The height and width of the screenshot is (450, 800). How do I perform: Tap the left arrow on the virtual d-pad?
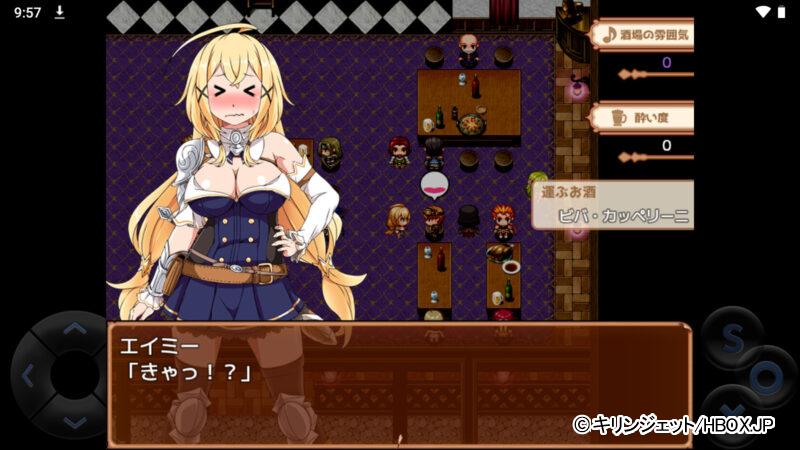pyautogui.click(x=28, y=376)
